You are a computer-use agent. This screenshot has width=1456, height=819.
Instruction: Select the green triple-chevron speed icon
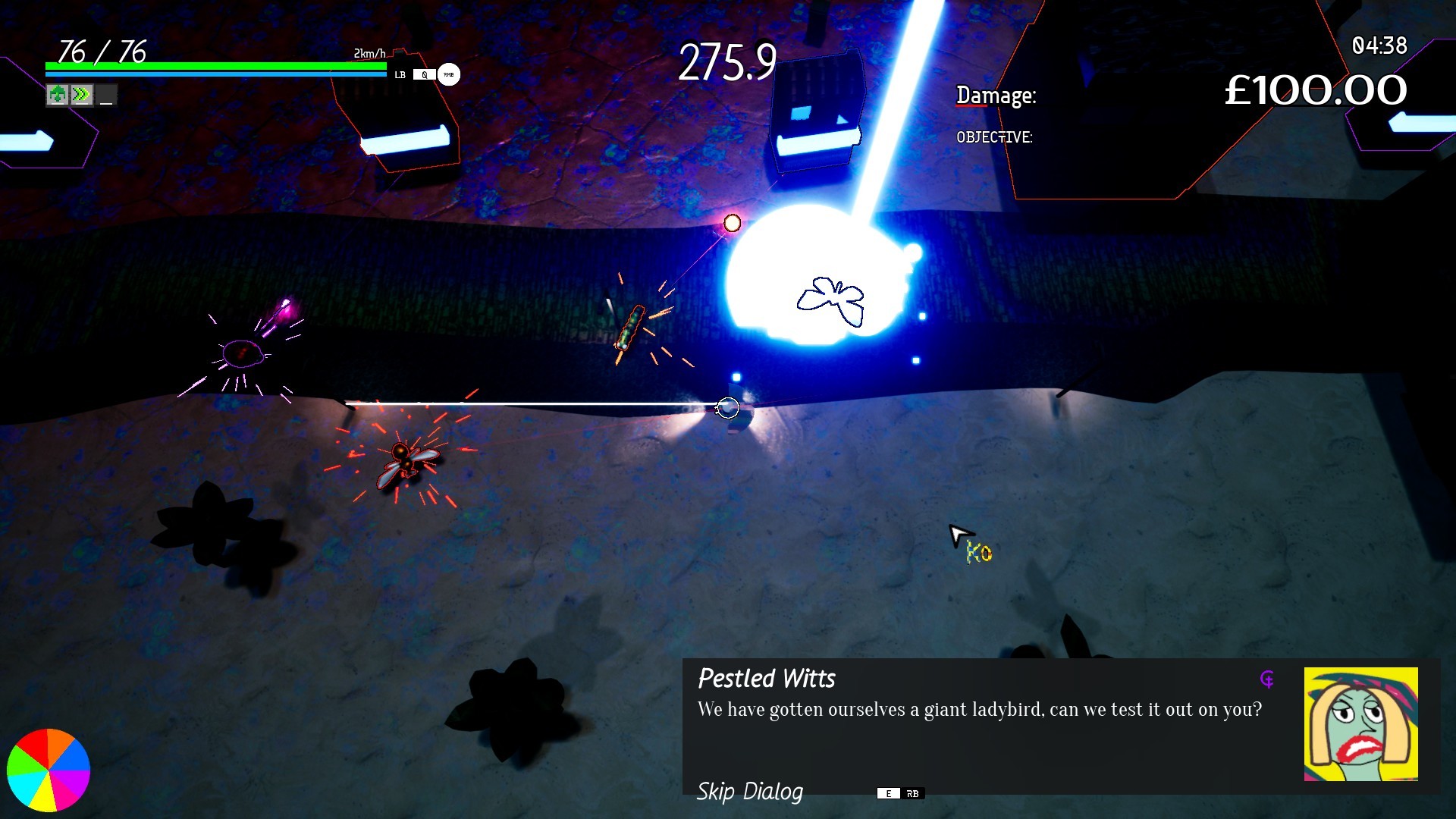[81, 95]
